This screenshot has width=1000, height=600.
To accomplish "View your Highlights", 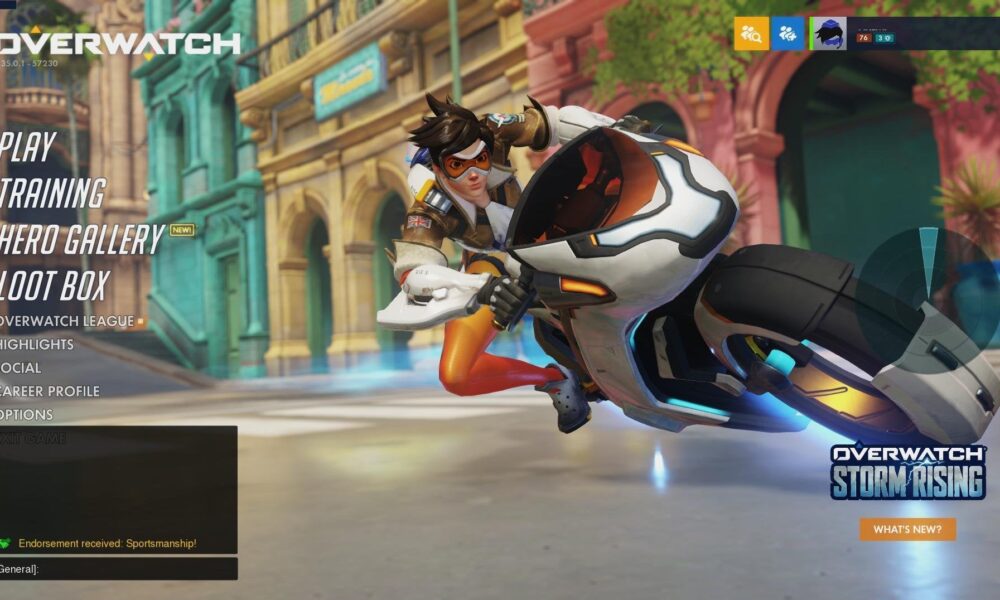I will [x=37, y=344].
